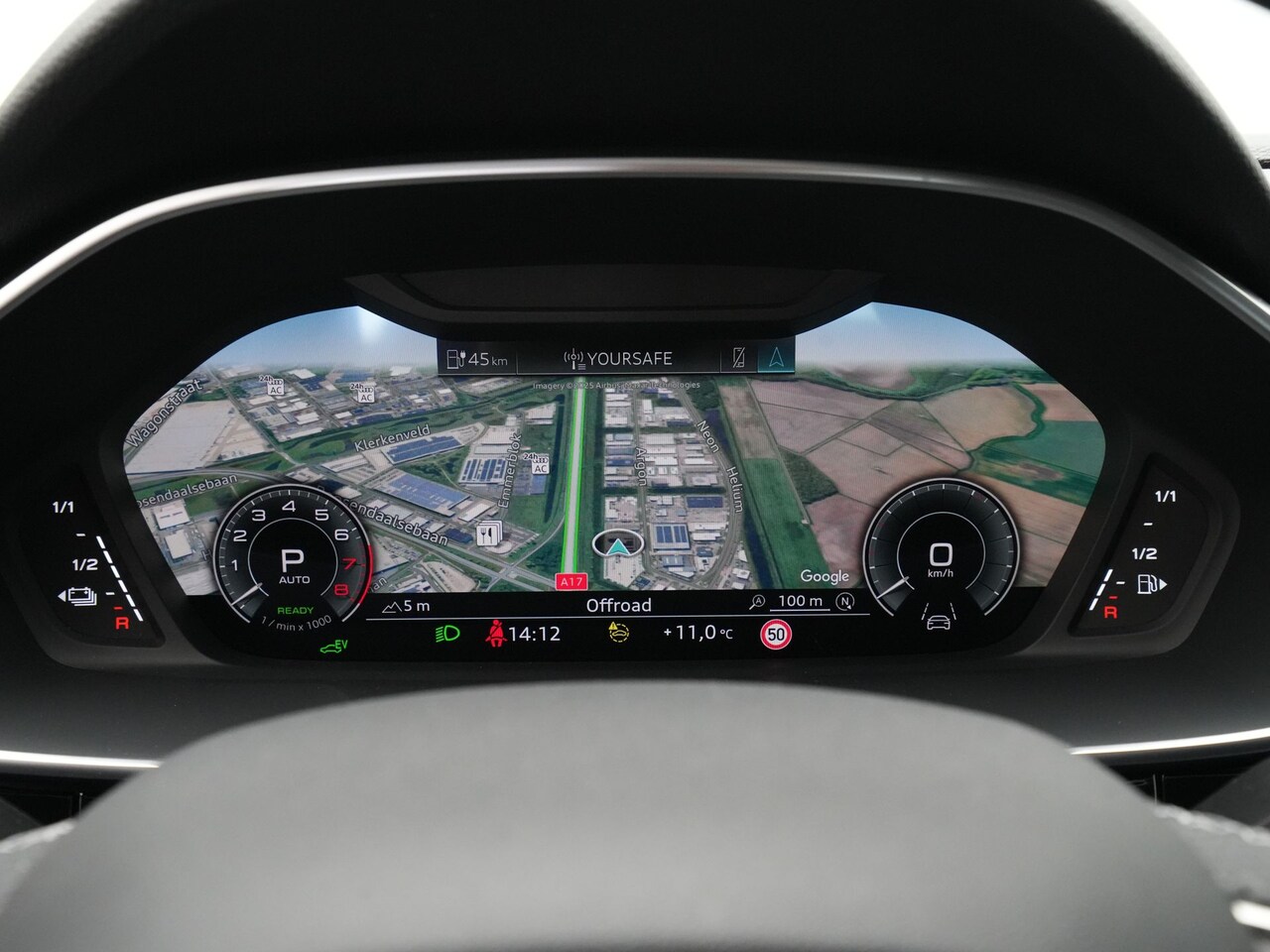Select the YOURSAFE radio station entry

coord(619,358)
